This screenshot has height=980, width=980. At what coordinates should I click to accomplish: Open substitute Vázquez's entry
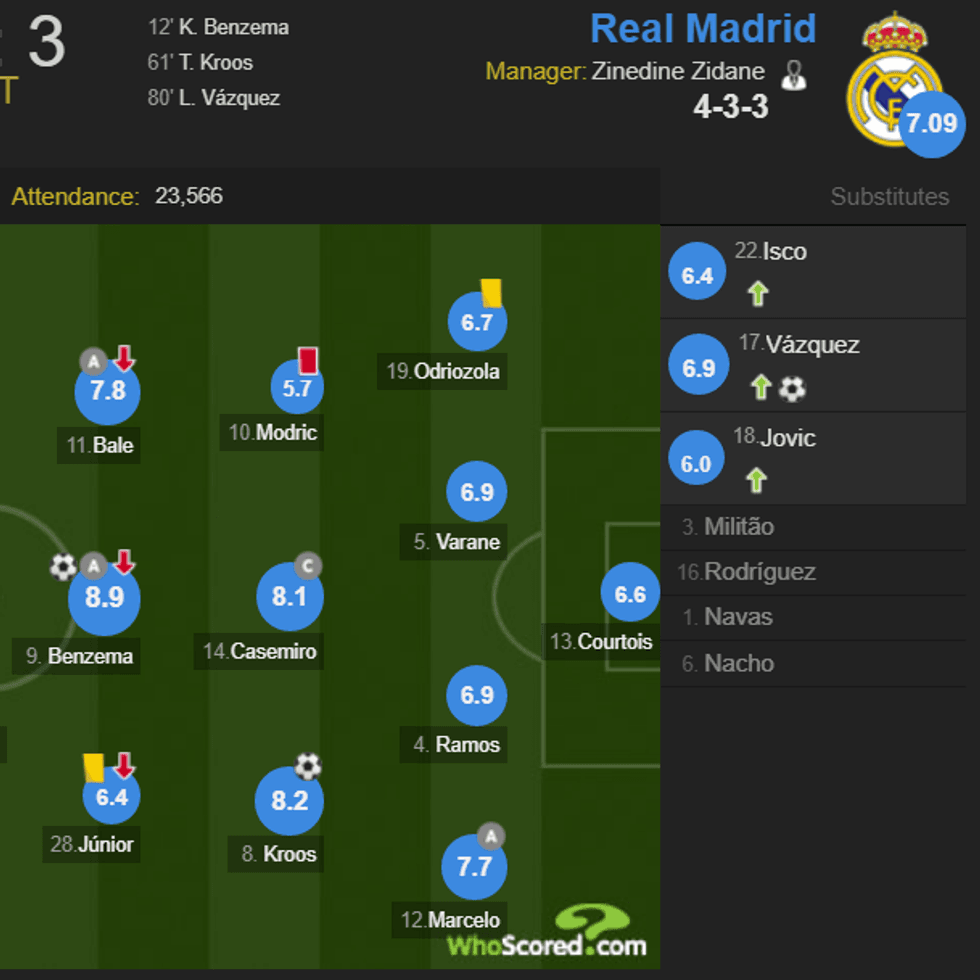[x=812, y=345]
